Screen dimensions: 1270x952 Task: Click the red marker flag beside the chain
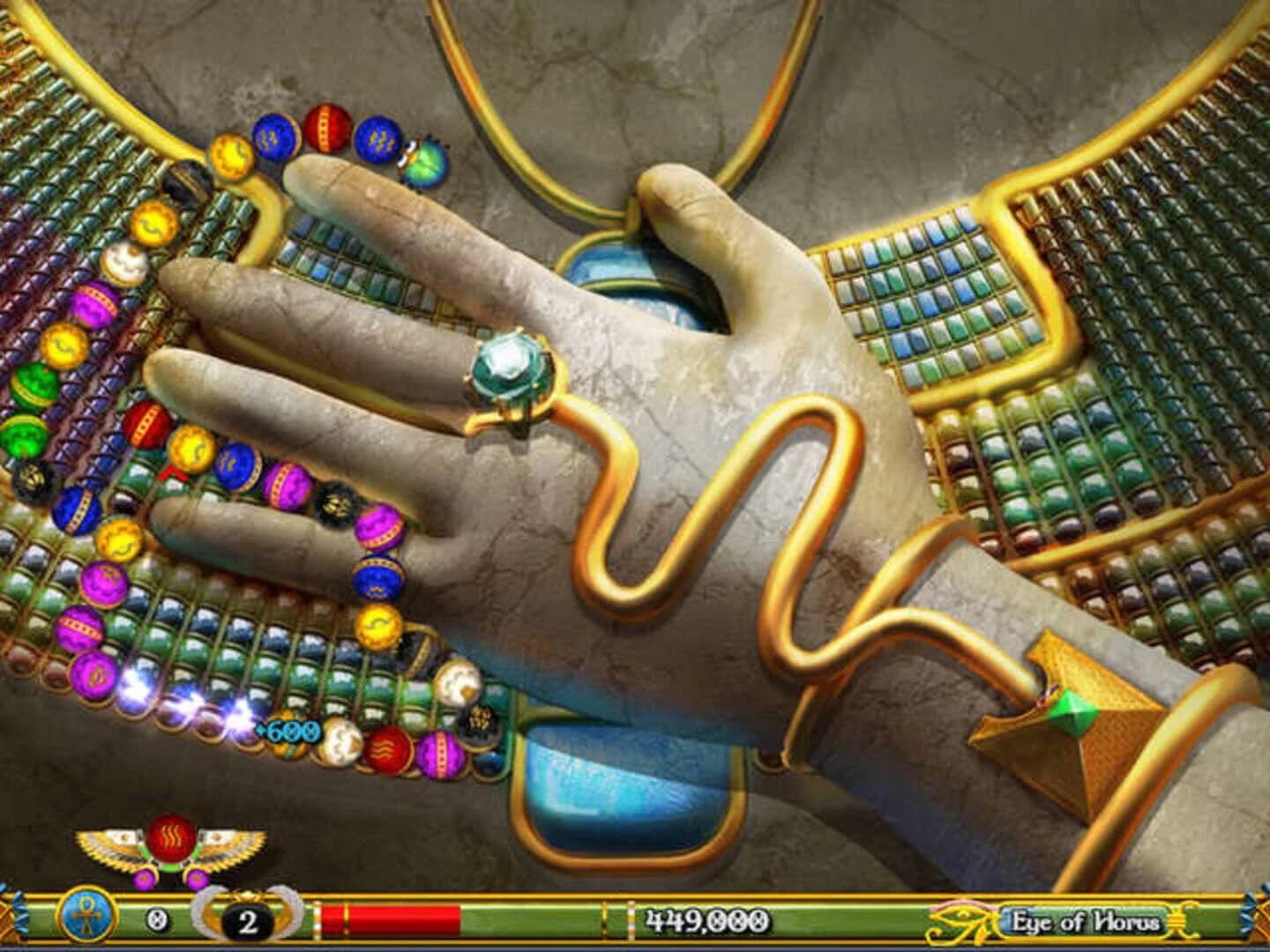174,474
